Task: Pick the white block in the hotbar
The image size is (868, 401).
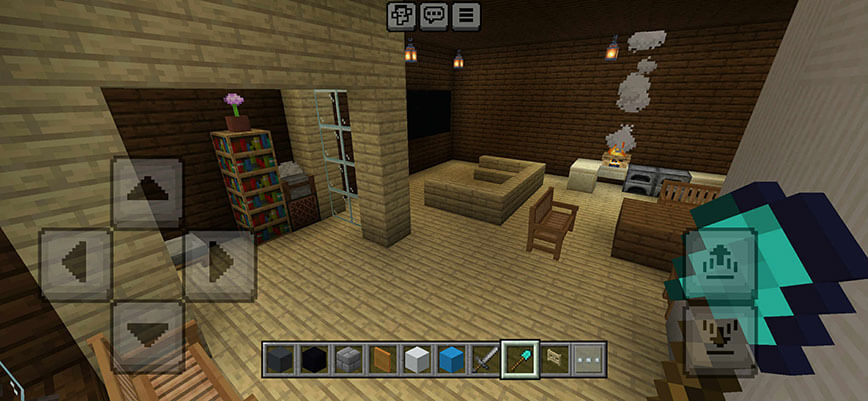Action: pyautogui.click(x=416, y=358)
